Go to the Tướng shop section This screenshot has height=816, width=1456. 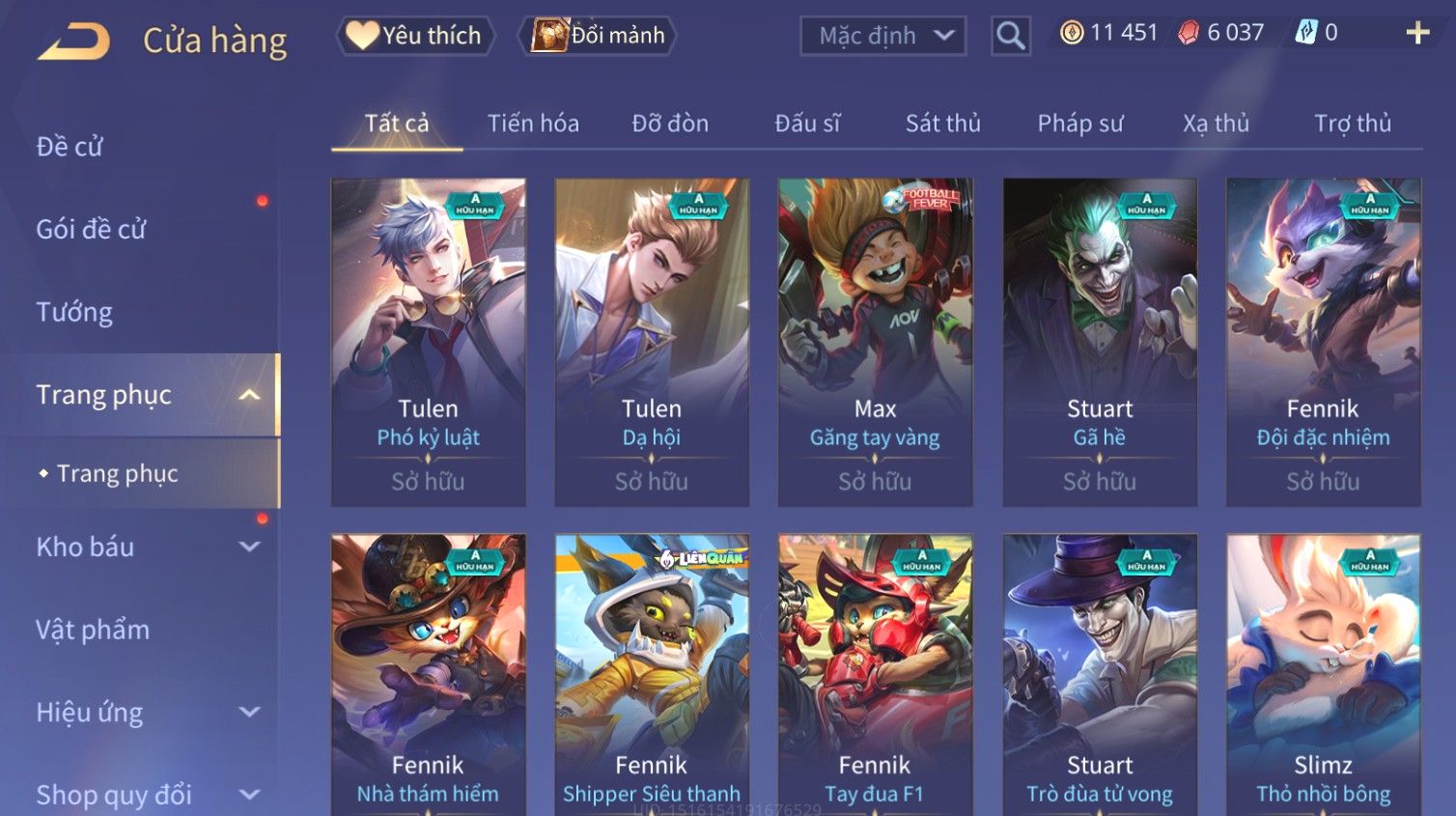pyautogui.click(x=74, y=312)
